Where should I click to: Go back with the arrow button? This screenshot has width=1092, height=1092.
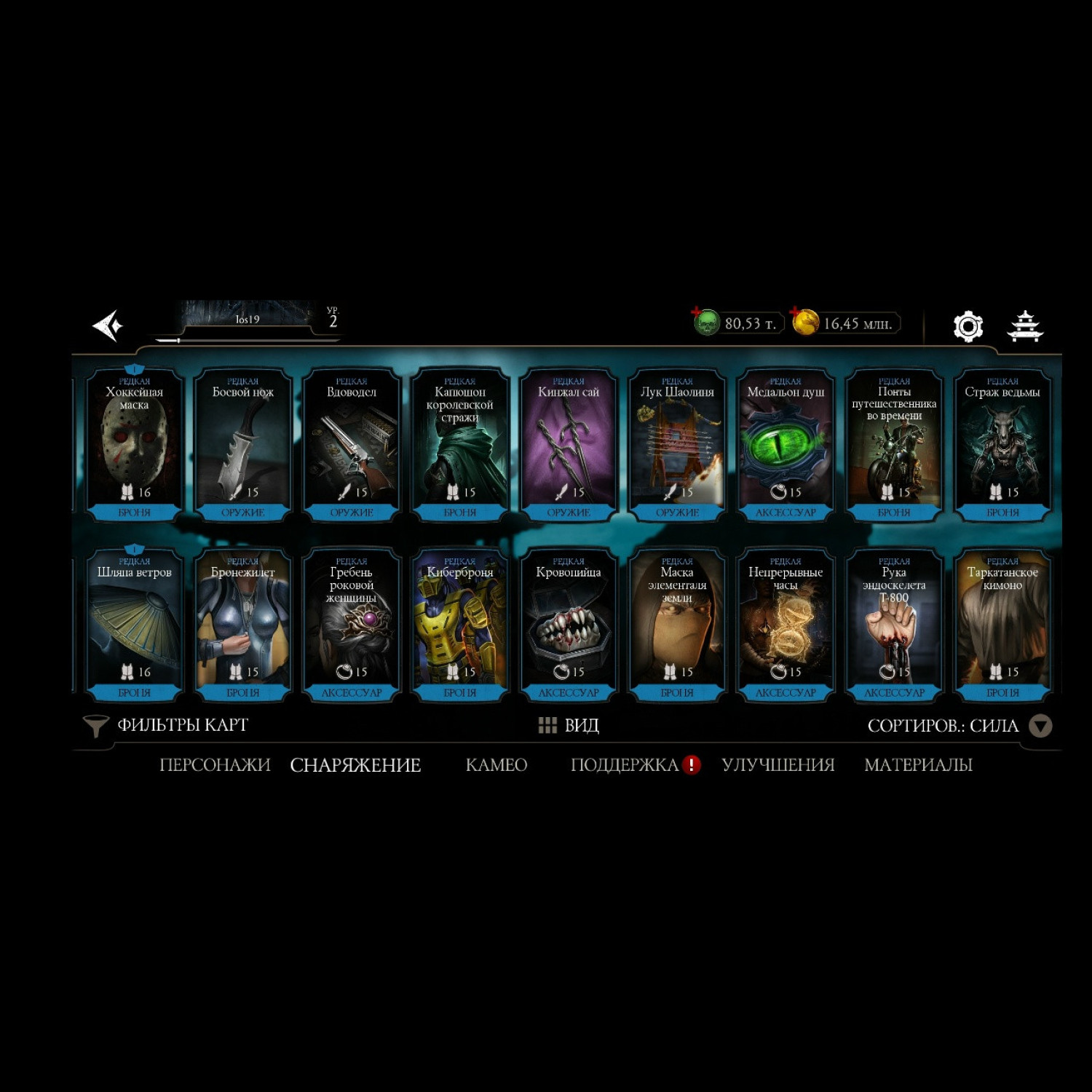tap(108, 325)
